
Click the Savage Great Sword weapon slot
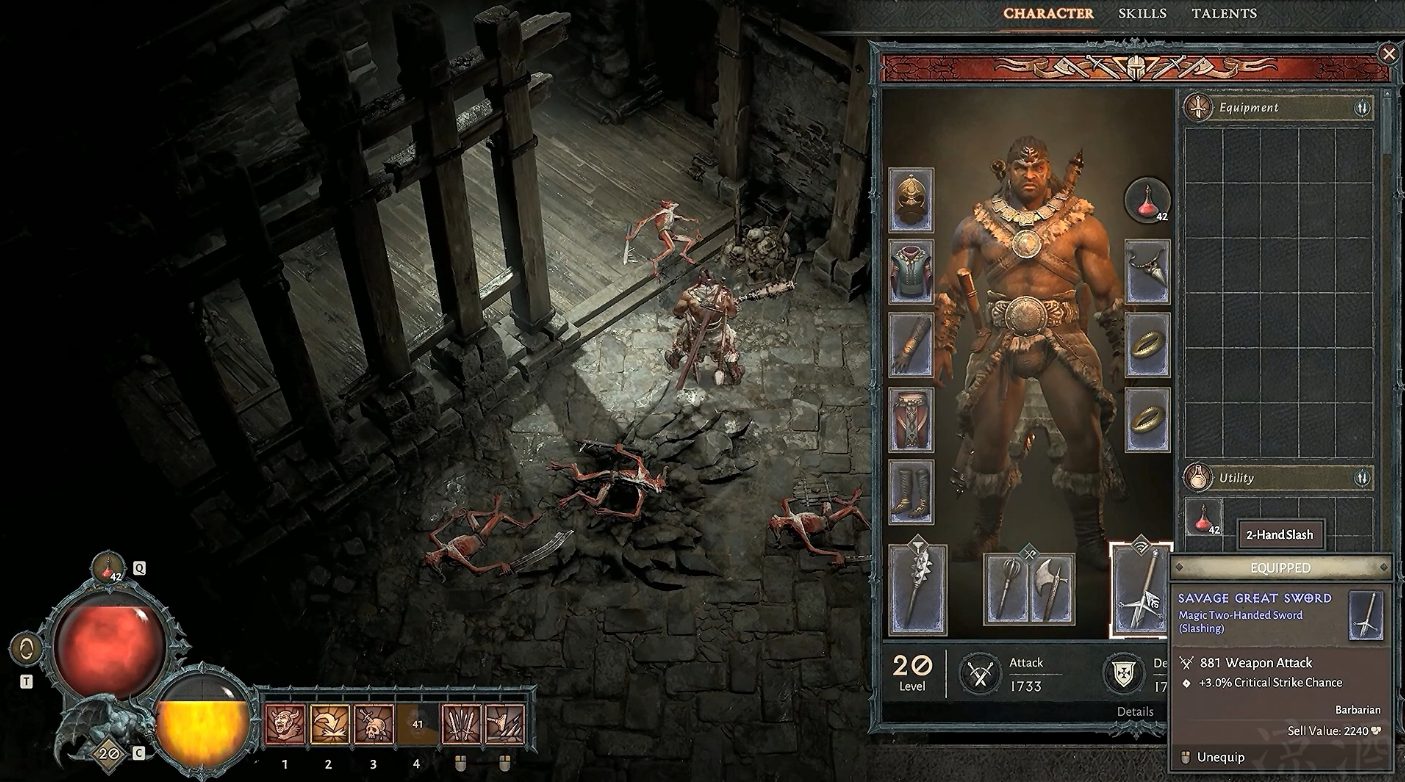click(x=1140, y=590)
